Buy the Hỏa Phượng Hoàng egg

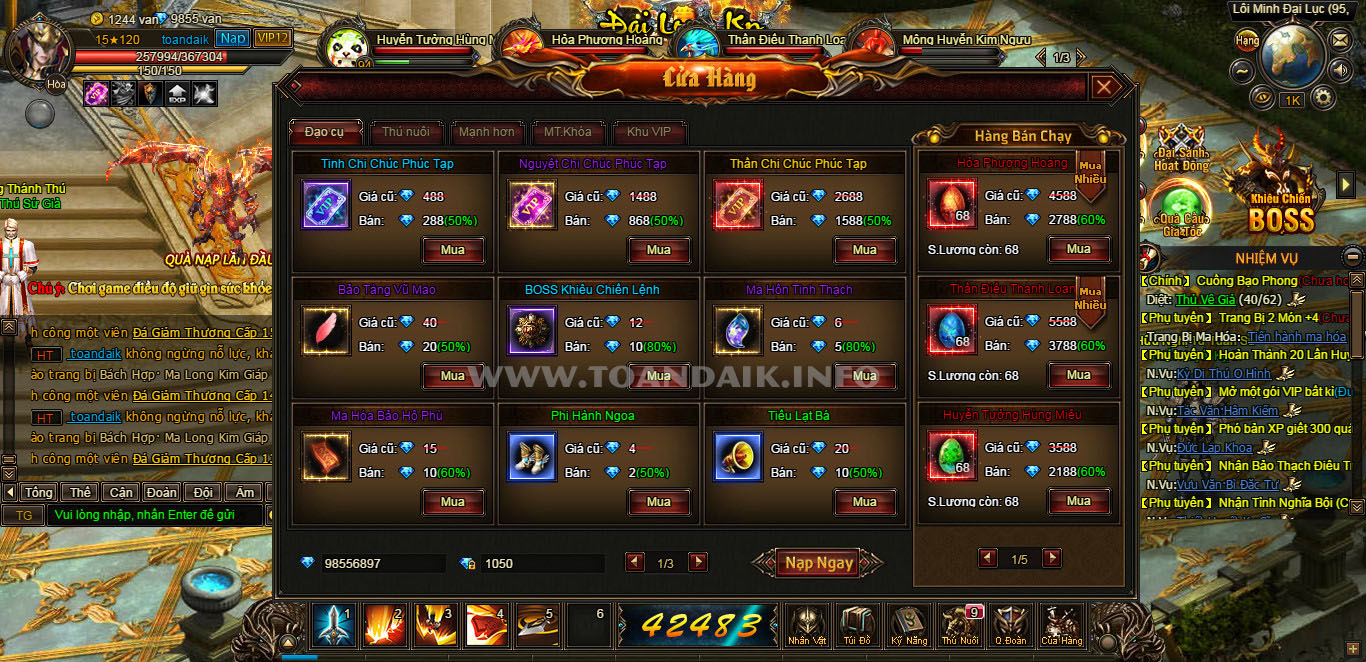coord(1078,250)
